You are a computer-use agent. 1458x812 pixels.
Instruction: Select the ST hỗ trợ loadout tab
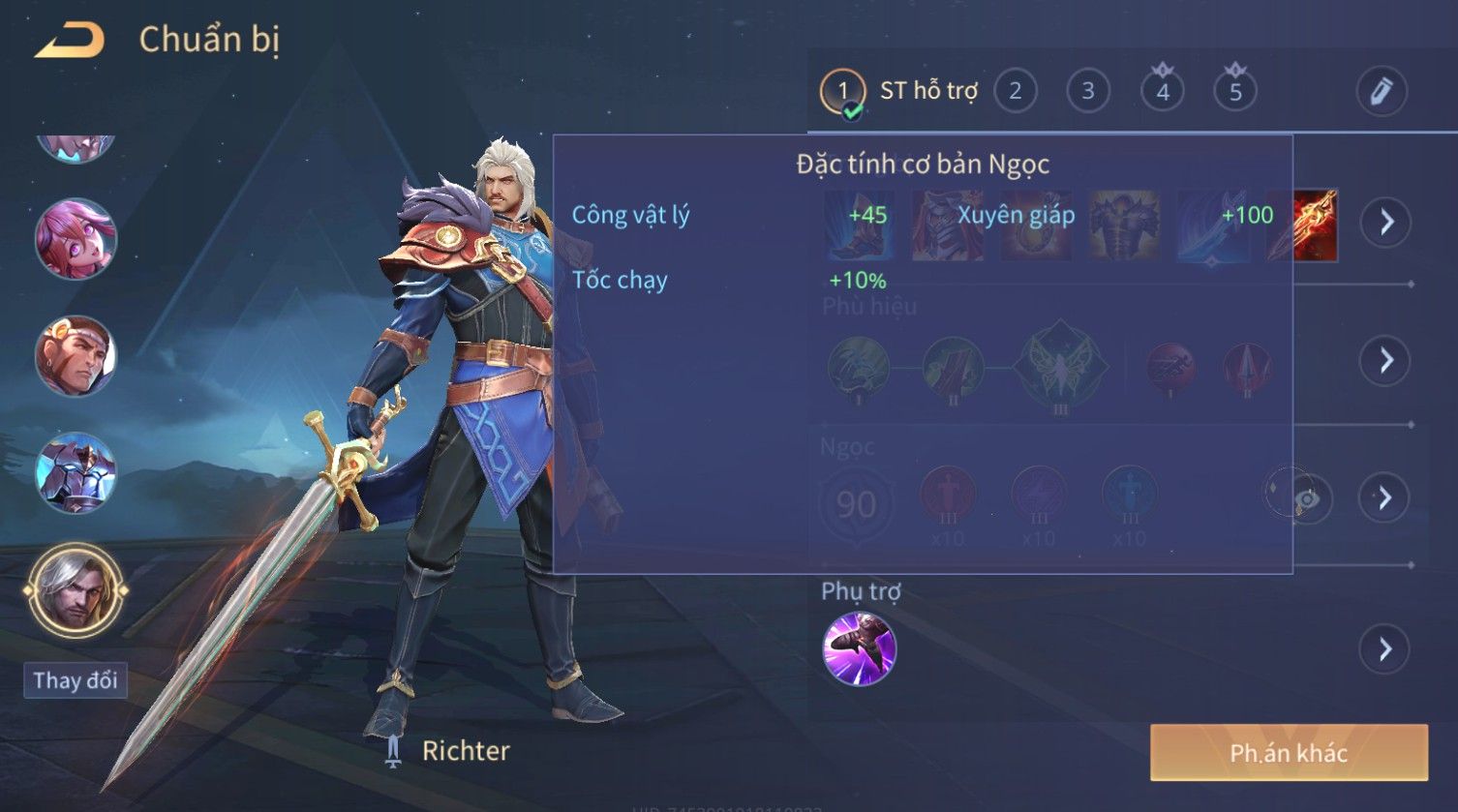coord(898,92)
